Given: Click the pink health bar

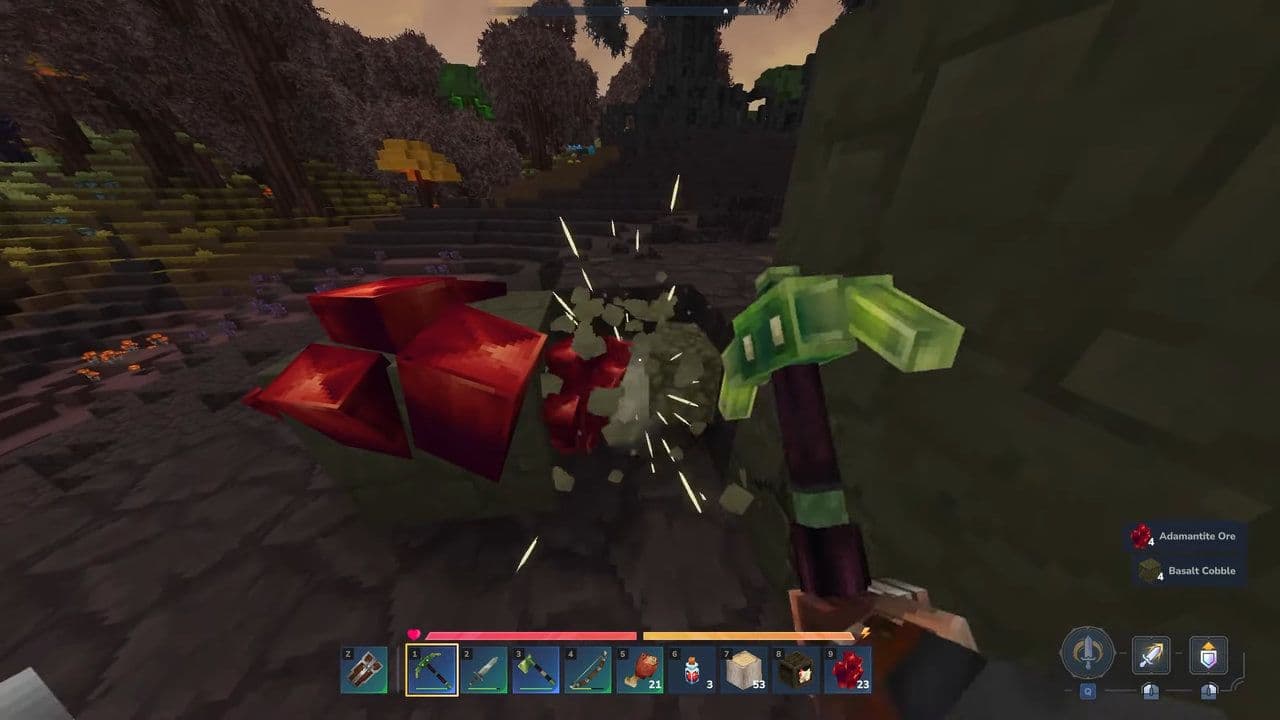Looking at the screenshot, I should click(530, 634).
